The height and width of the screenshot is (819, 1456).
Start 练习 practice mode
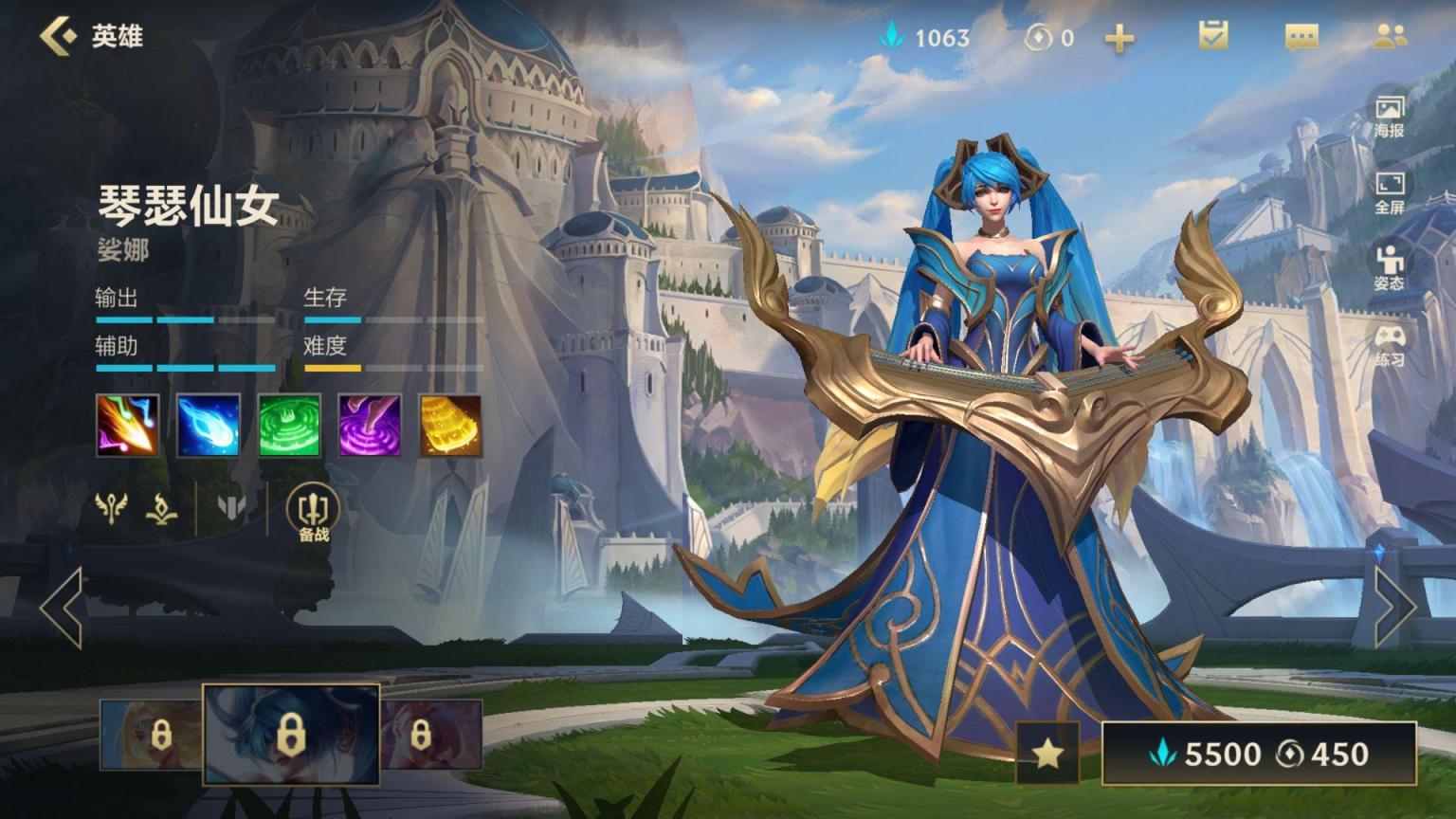[1389, 345]
